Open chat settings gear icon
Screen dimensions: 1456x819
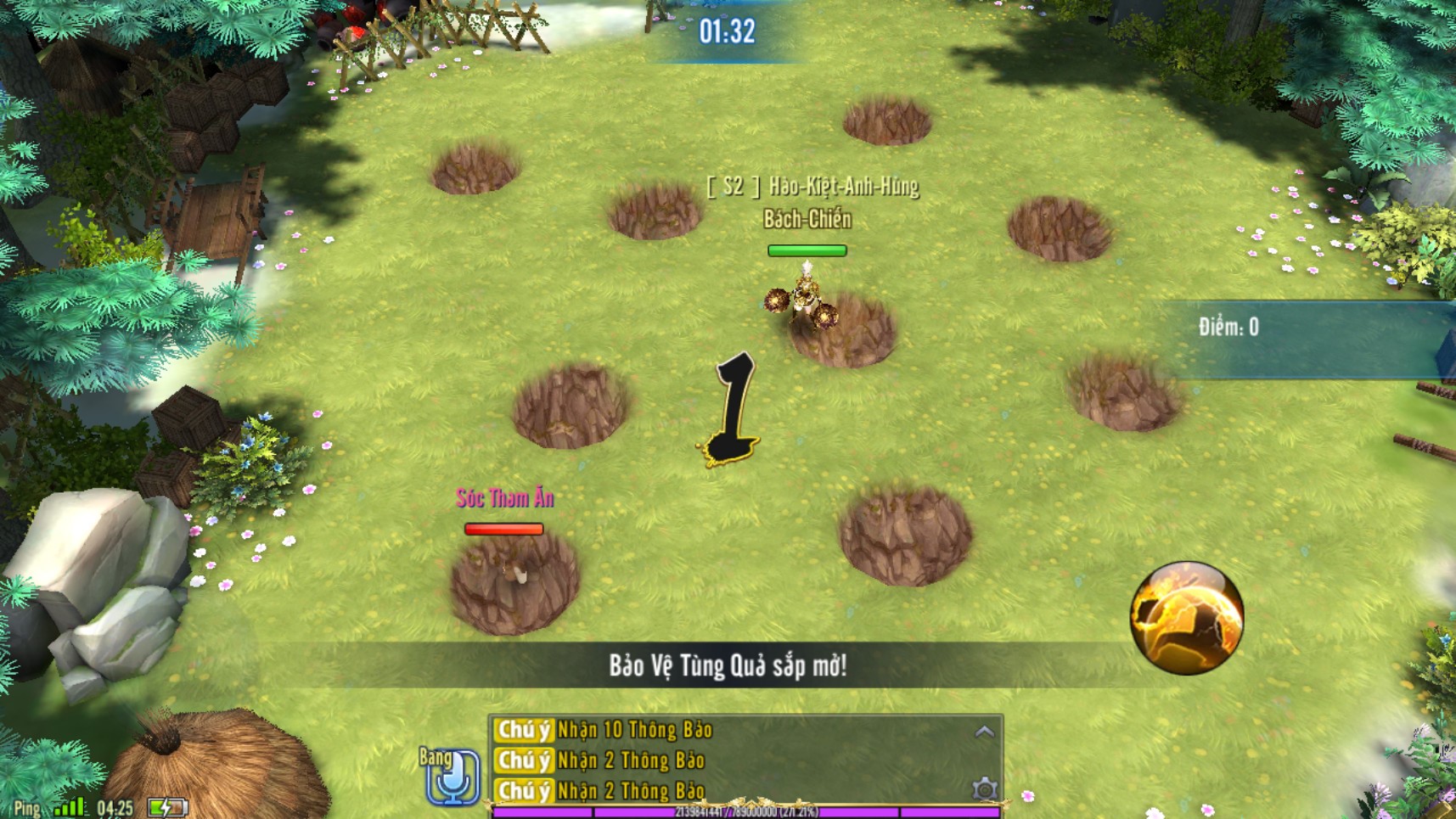pyautogui.click(x=984, y=789)
